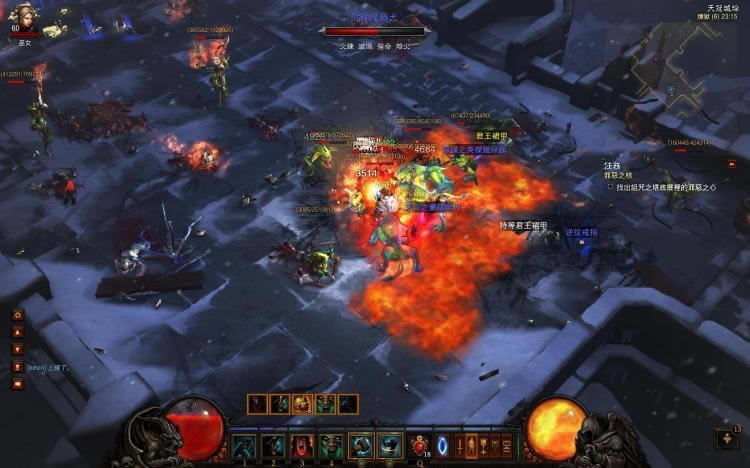Click the chat scroll-down arrow button

coord(17,349)
